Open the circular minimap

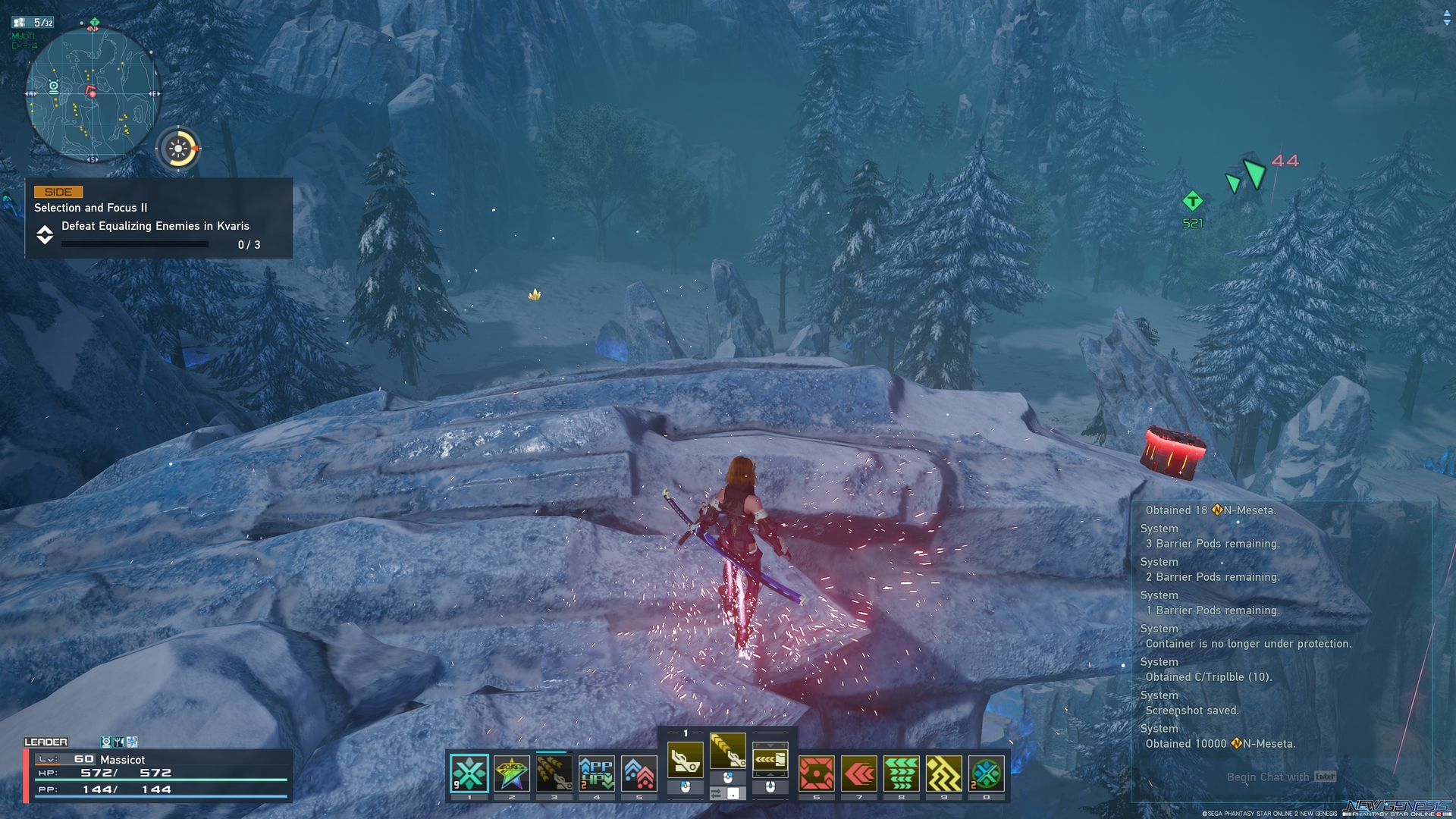(x=93, y=94)
